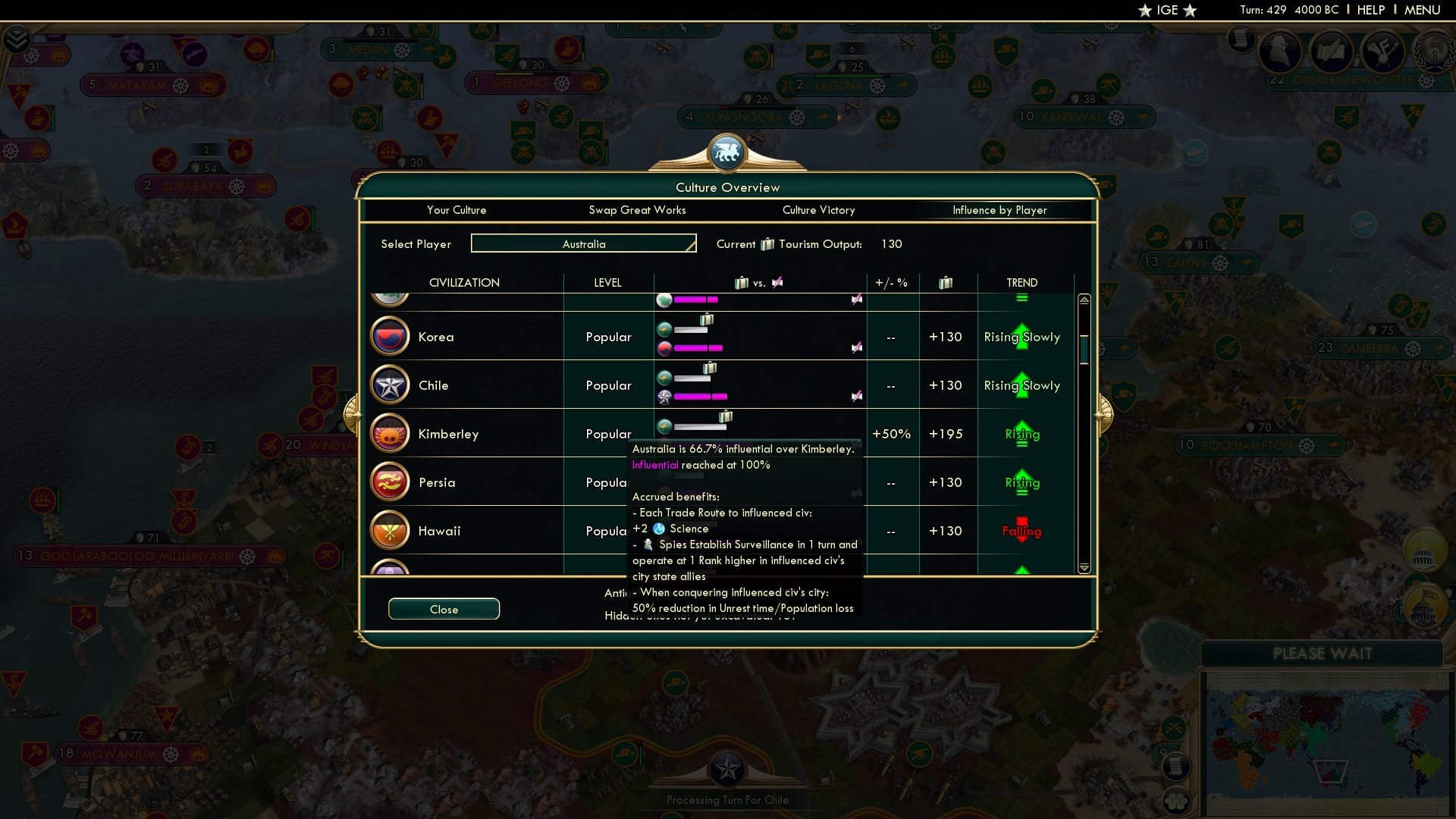Viewport: 1456px width, 819px height.
Task: Click the Close button
Action: coord(444,609)
